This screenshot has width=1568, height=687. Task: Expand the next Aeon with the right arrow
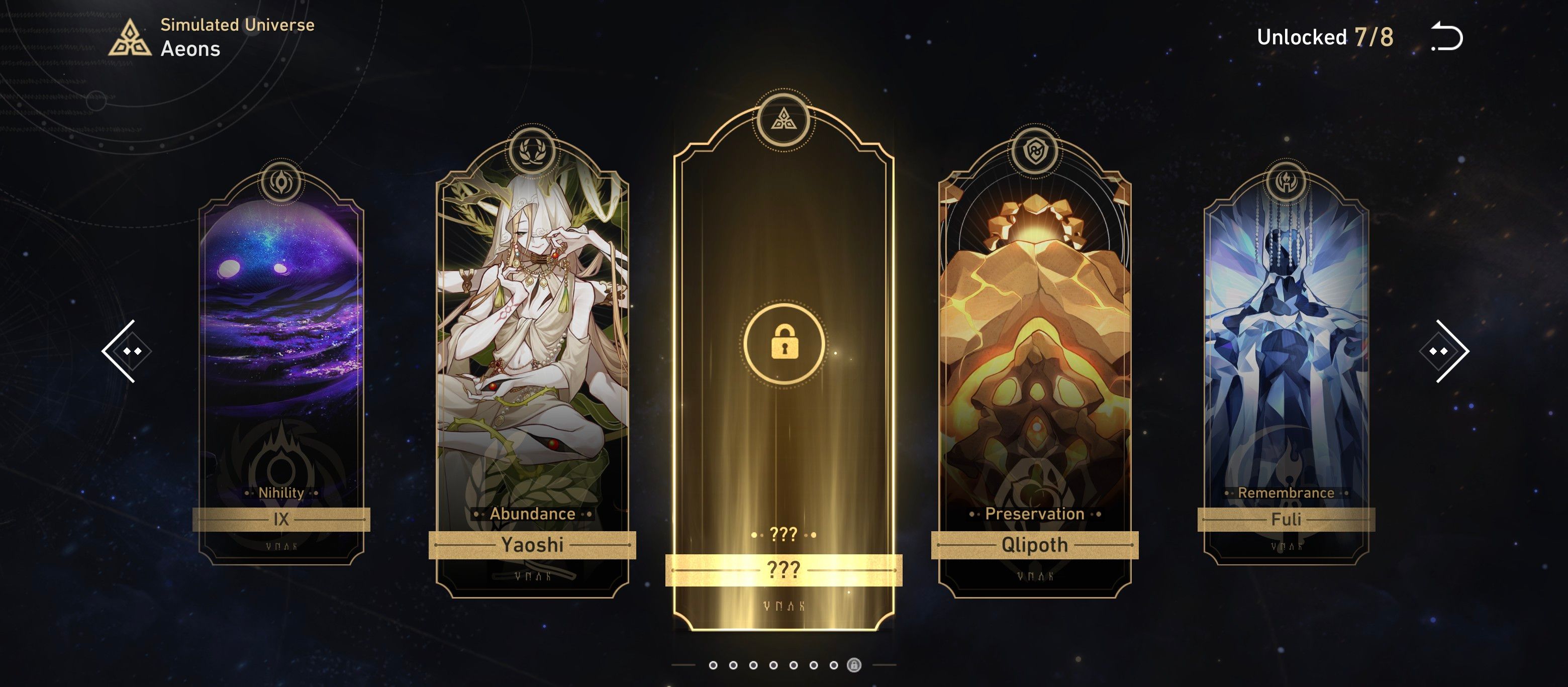[x=1444, y=352]
